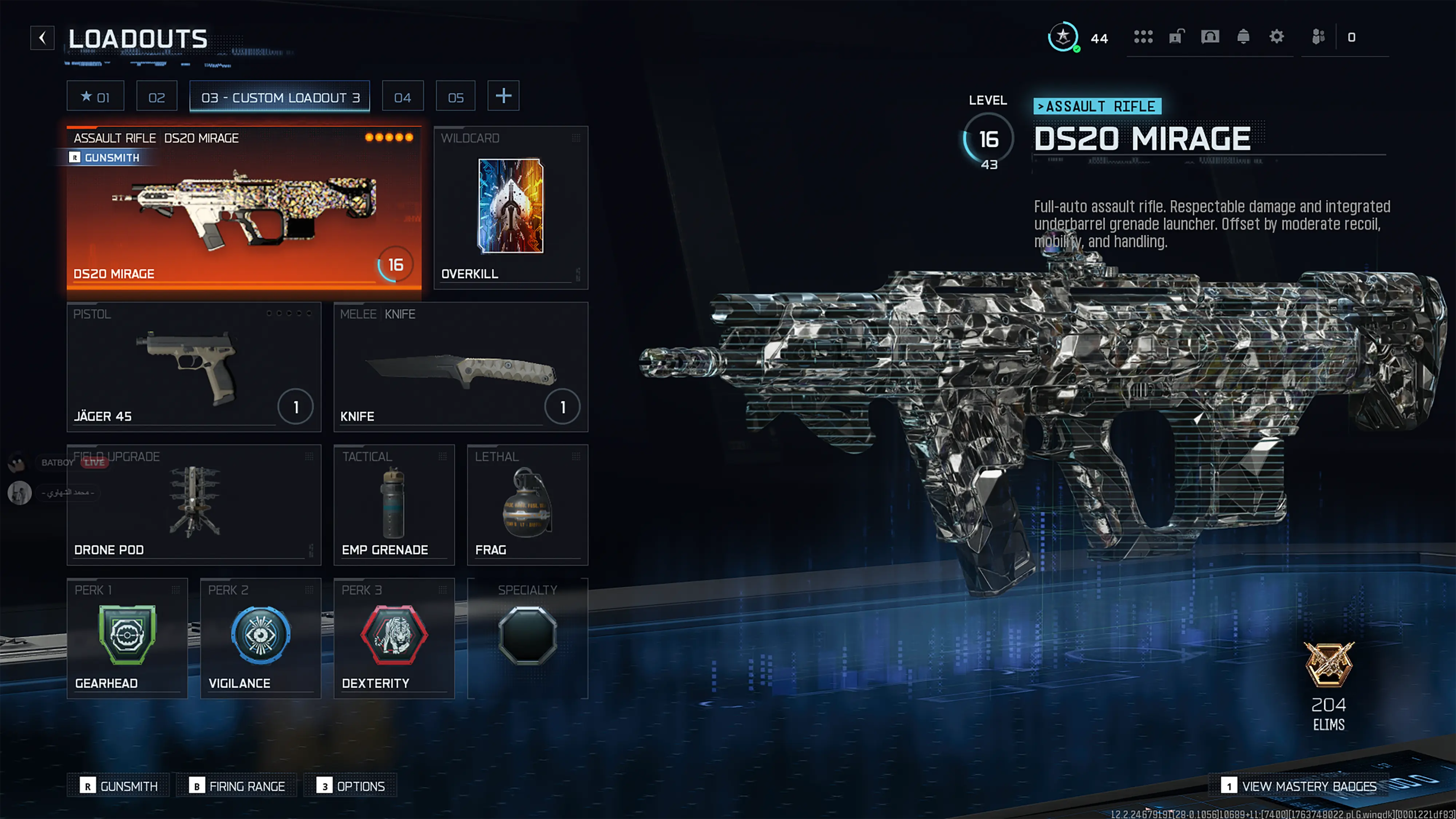The height and width of the screenshot is (819, 1456).
Task: View Mastery Badges
Action: 1299,786
